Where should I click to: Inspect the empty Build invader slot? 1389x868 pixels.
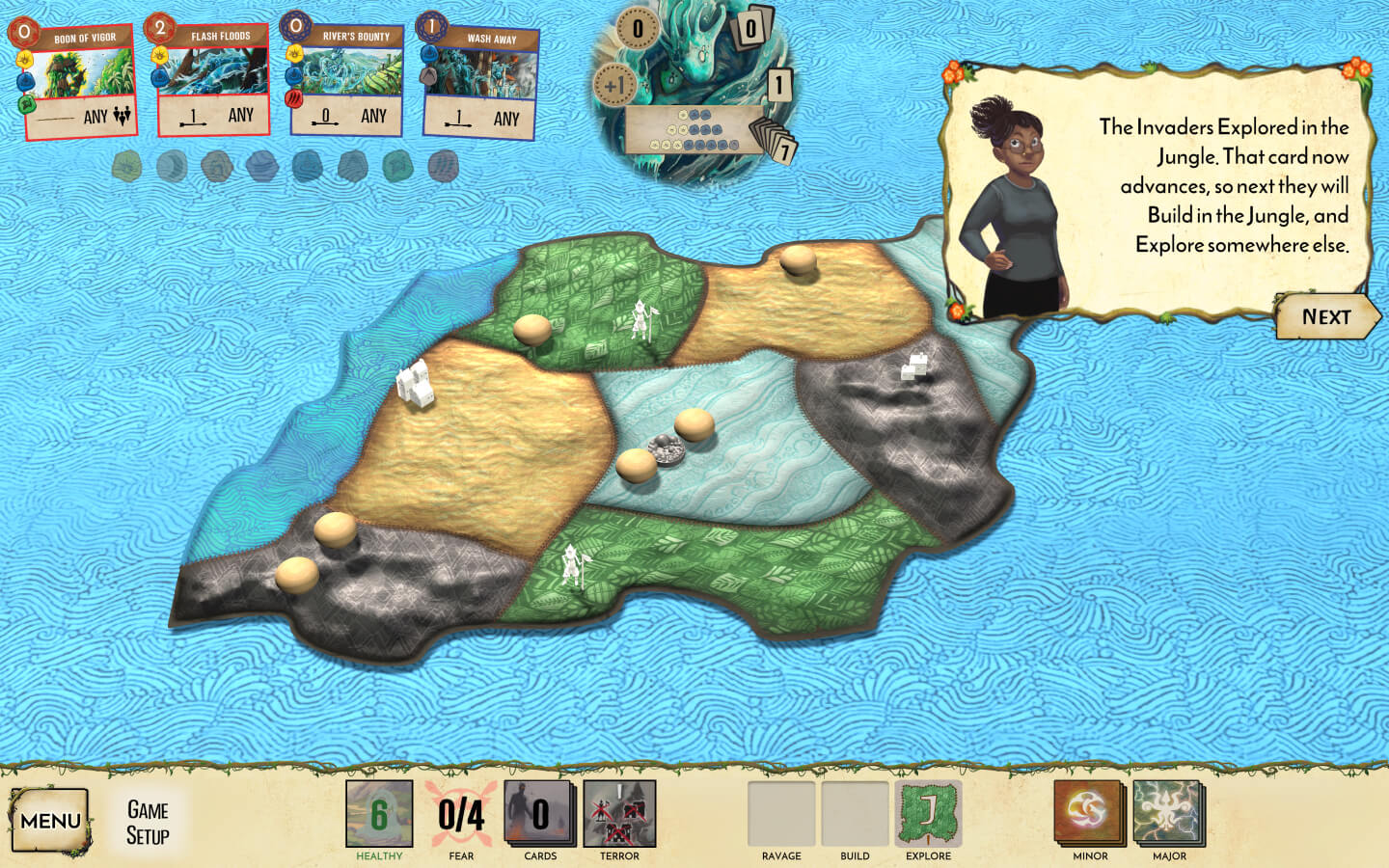pos(855,815)
